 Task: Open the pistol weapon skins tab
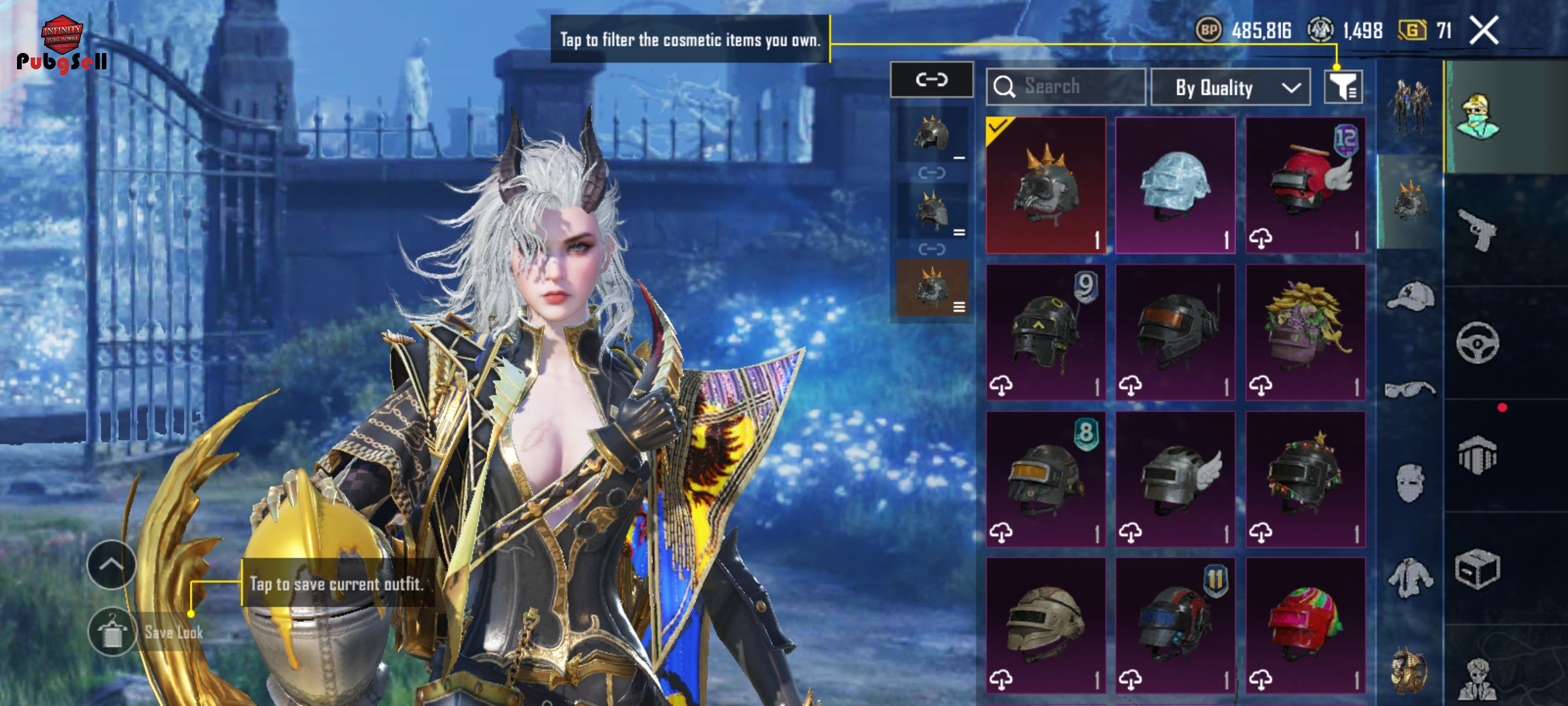1477,229
